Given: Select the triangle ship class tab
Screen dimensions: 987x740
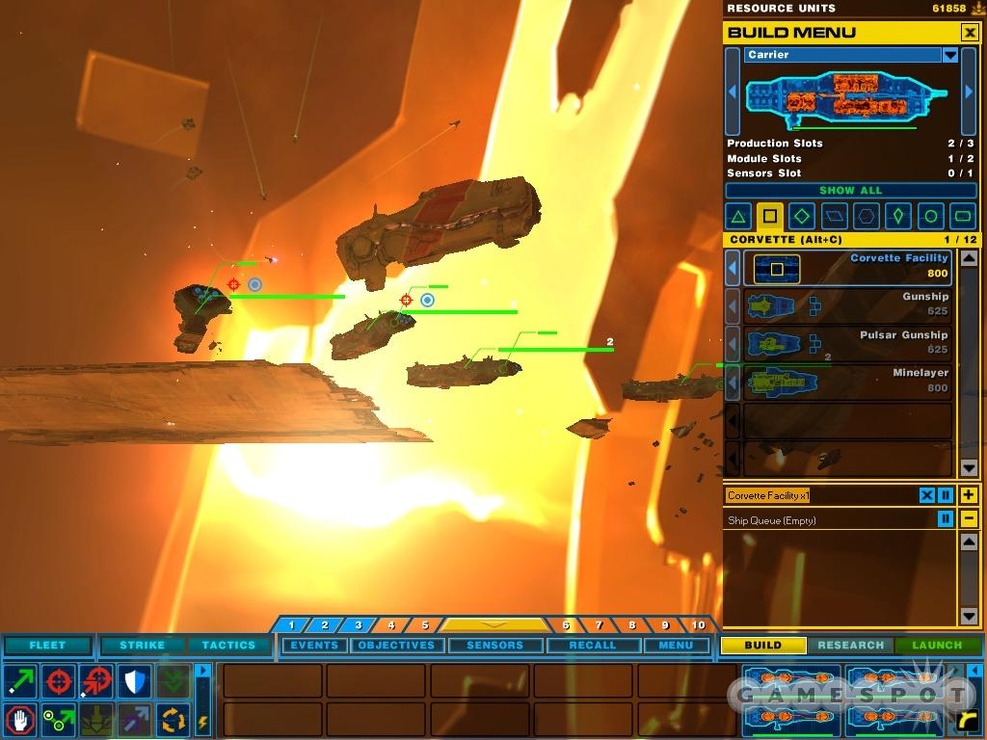Looking at the screenshot, I should (x=738, y=215).
